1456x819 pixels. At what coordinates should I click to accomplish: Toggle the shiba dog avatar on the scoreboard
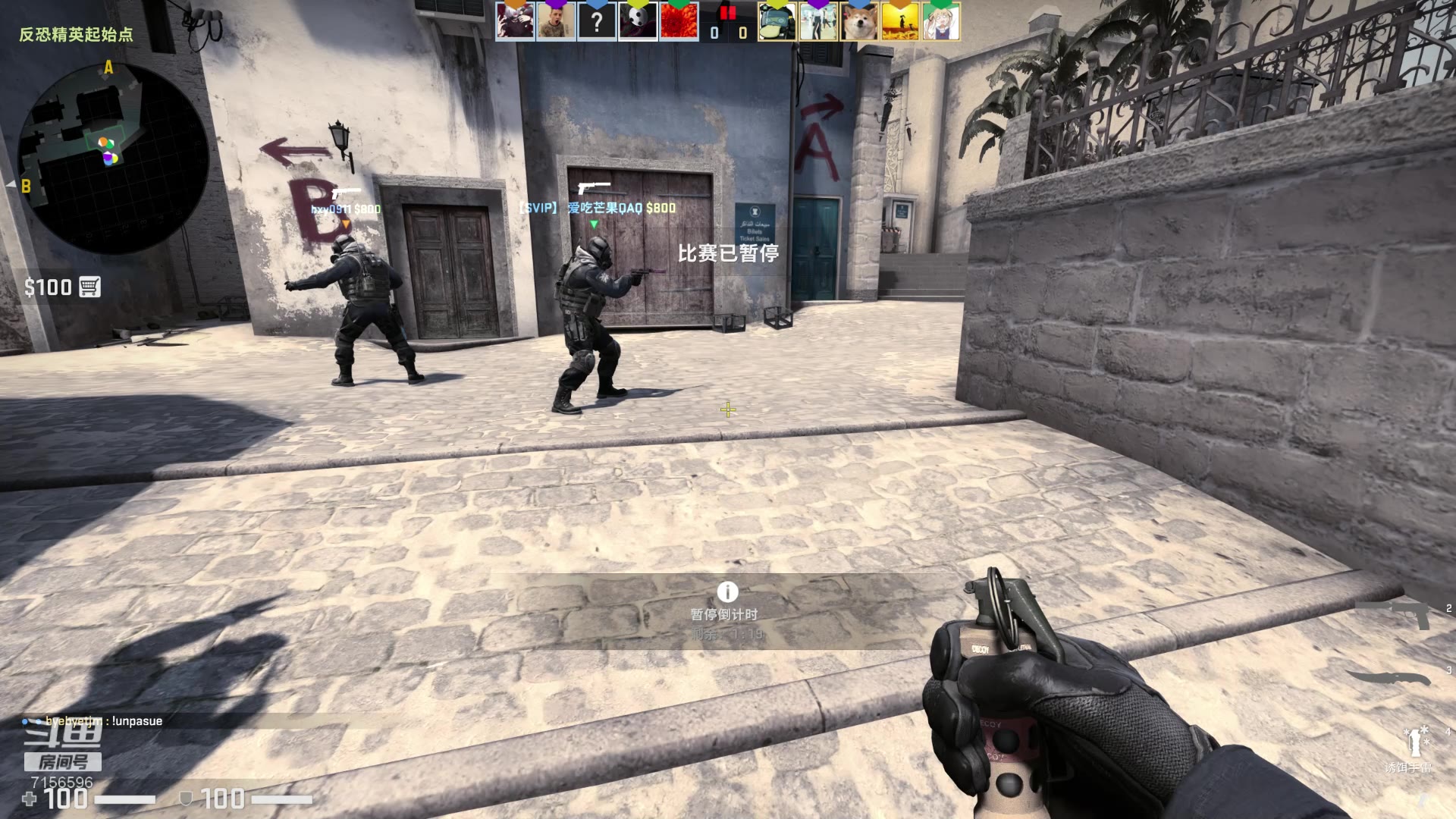pos(860,21)
